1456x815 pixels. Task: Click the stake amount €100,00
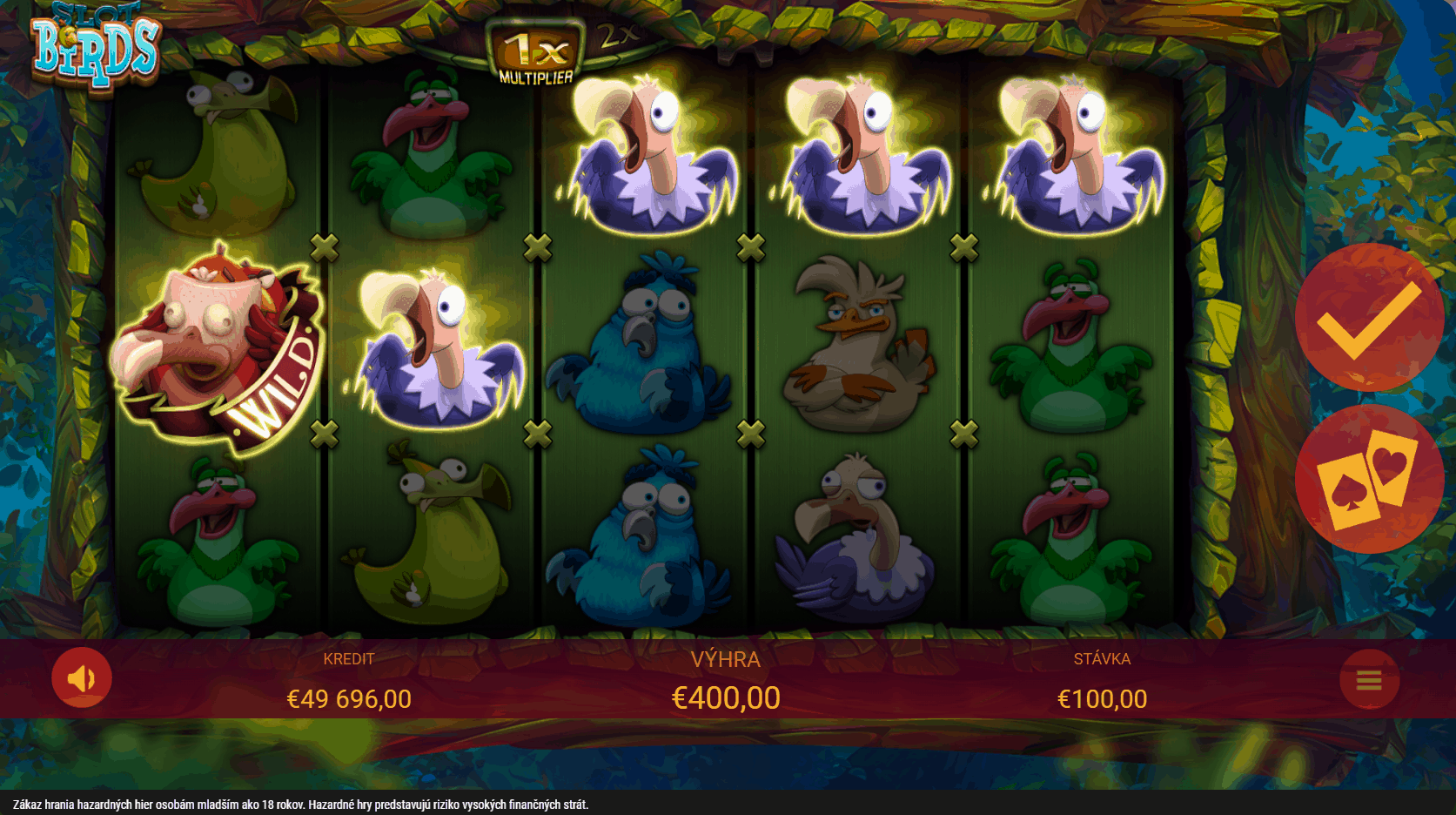[1102, 698]
